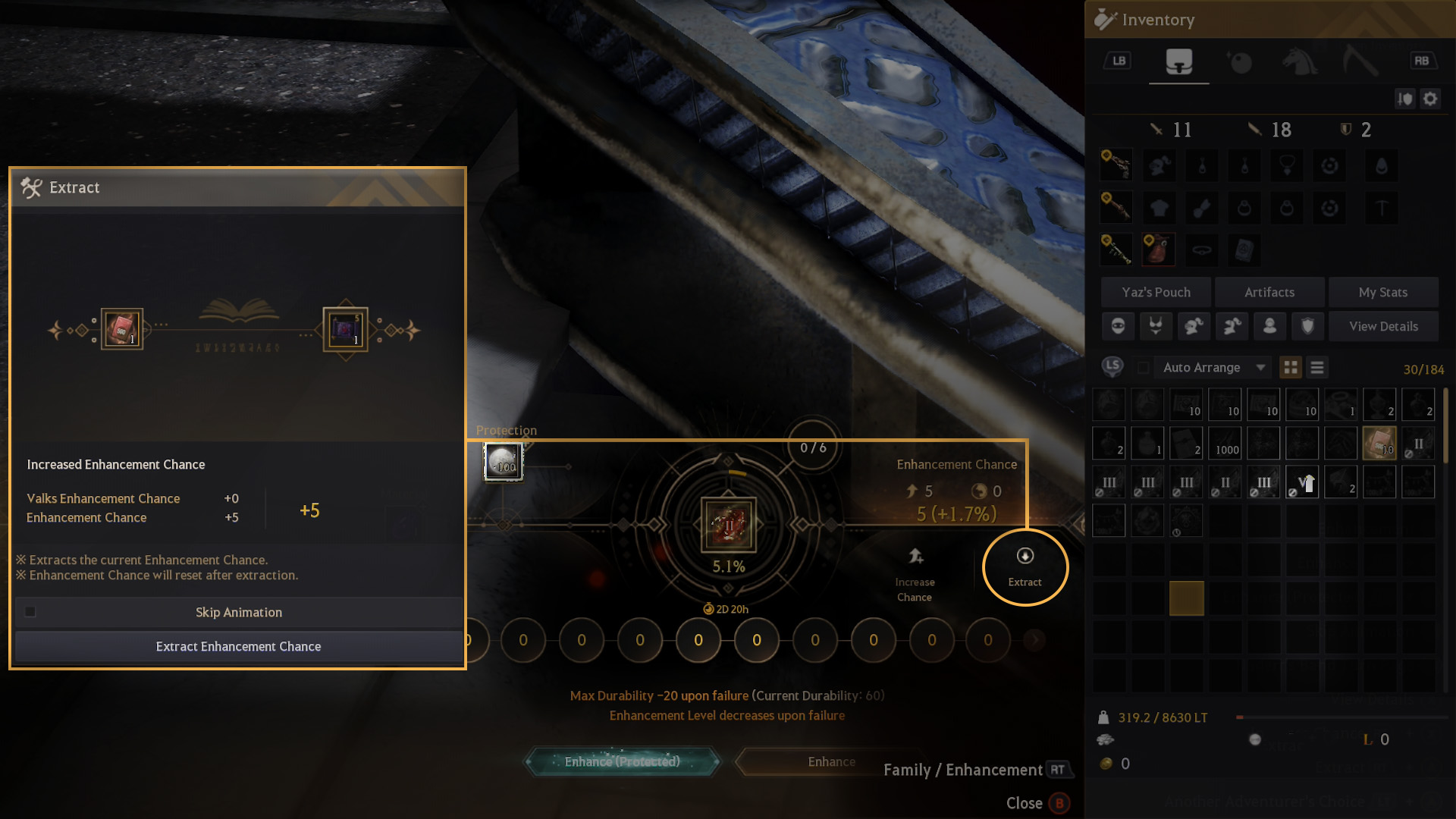Switch inventory to grid view
Image resolution: width=1456 pixels, height=819 pixels.
point(1290,368)
